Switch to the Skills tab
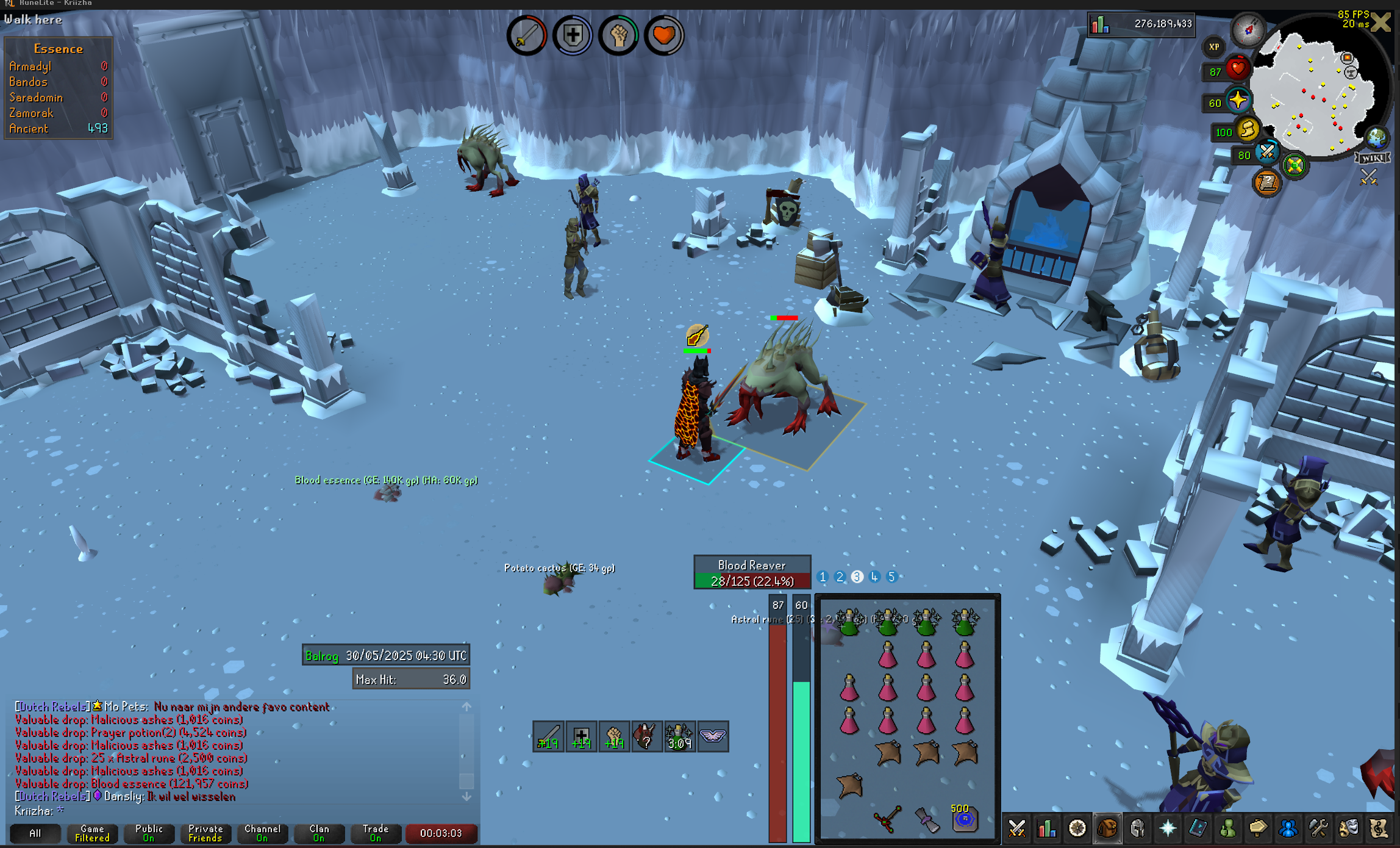Viewport: 1400px width, 848px height. (1047, 828)
